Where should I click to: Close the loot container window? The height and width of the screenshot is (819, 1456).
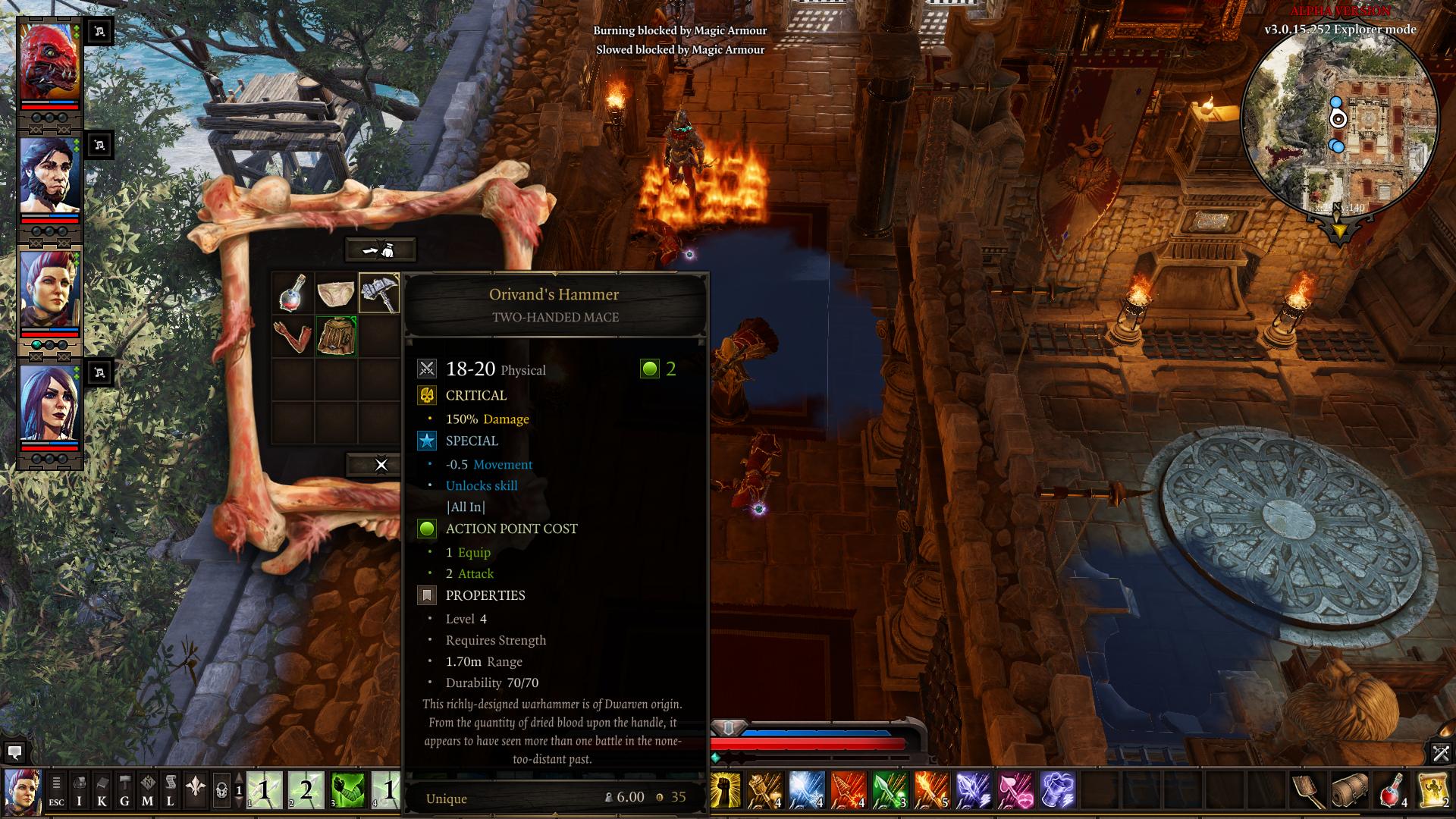point(381,465)
